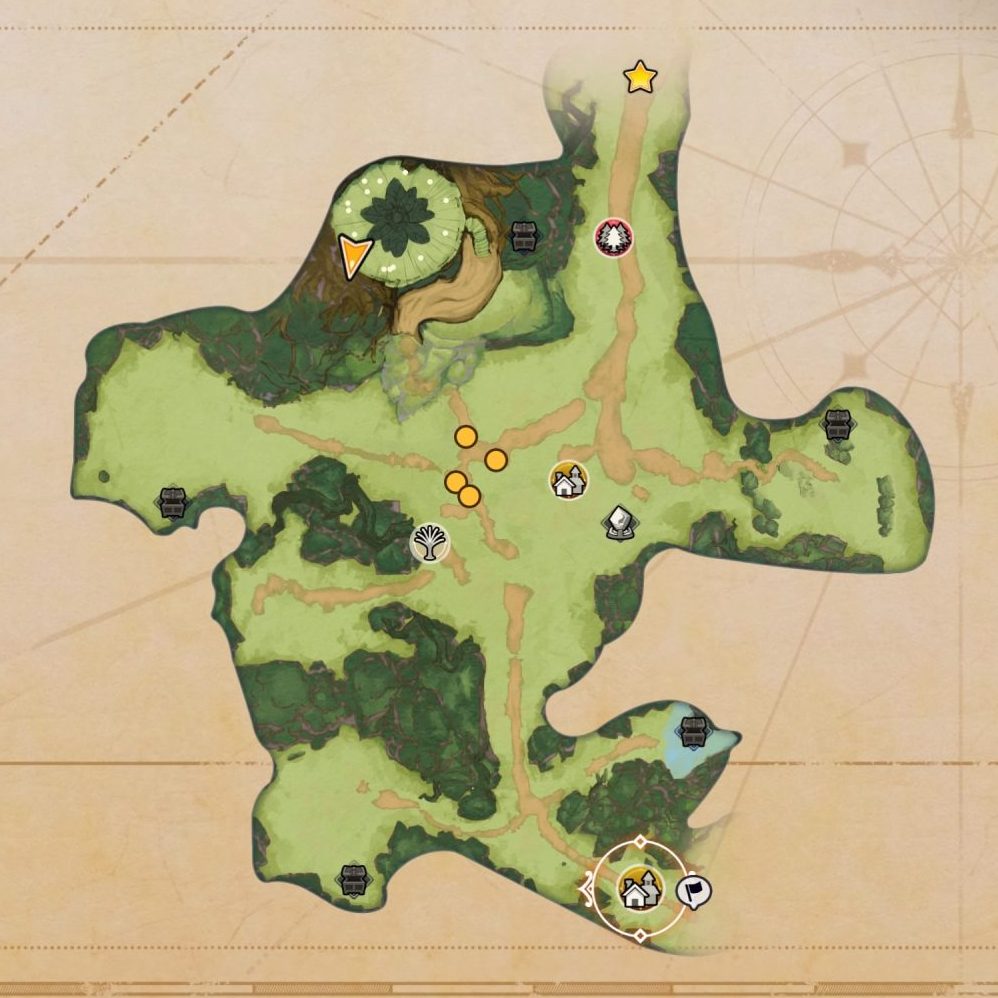998x998 pixels.
Task: Select the orange player arrow marker
Action: [x=354, y=256]
